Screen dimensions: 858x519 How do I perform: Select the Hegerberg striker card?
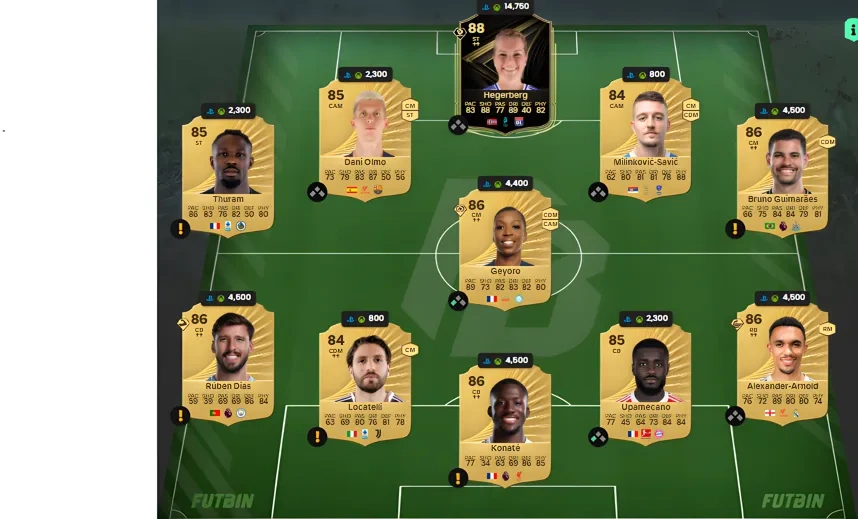(x=504, y=70)
